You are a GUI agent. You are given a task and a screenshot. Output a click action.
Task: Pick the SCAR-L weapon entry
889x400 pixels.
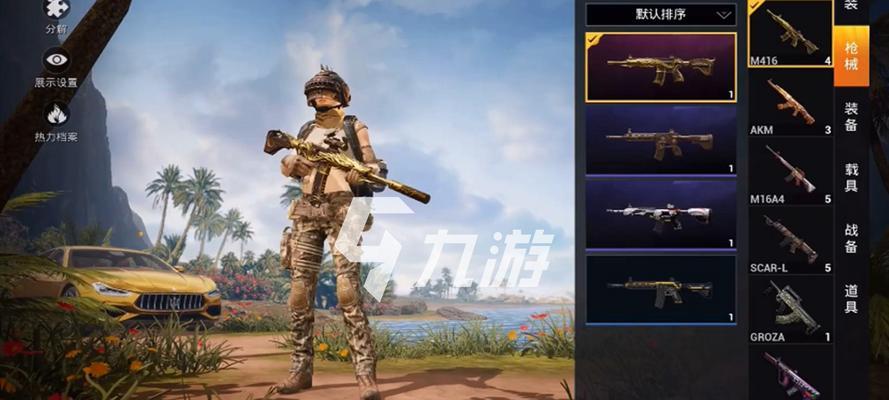coord(791,241)
